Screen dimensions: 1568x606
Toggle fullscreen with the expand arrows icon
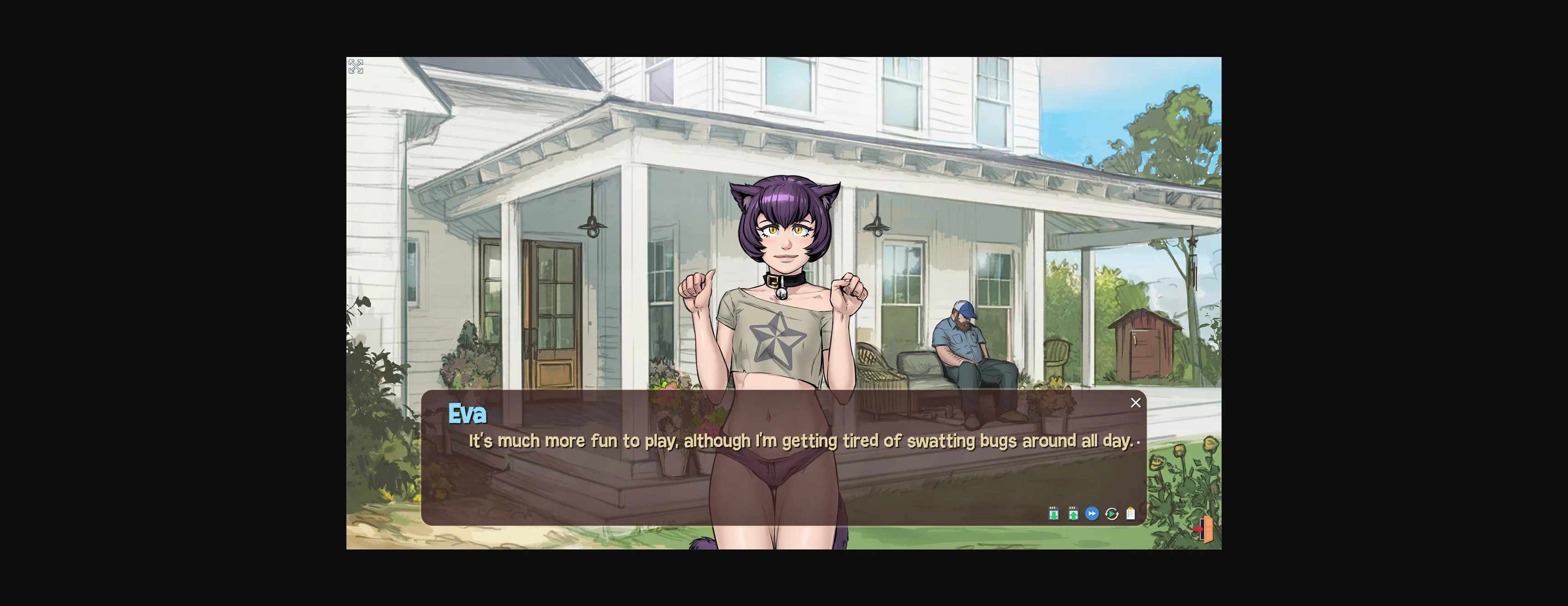(356, 67)
